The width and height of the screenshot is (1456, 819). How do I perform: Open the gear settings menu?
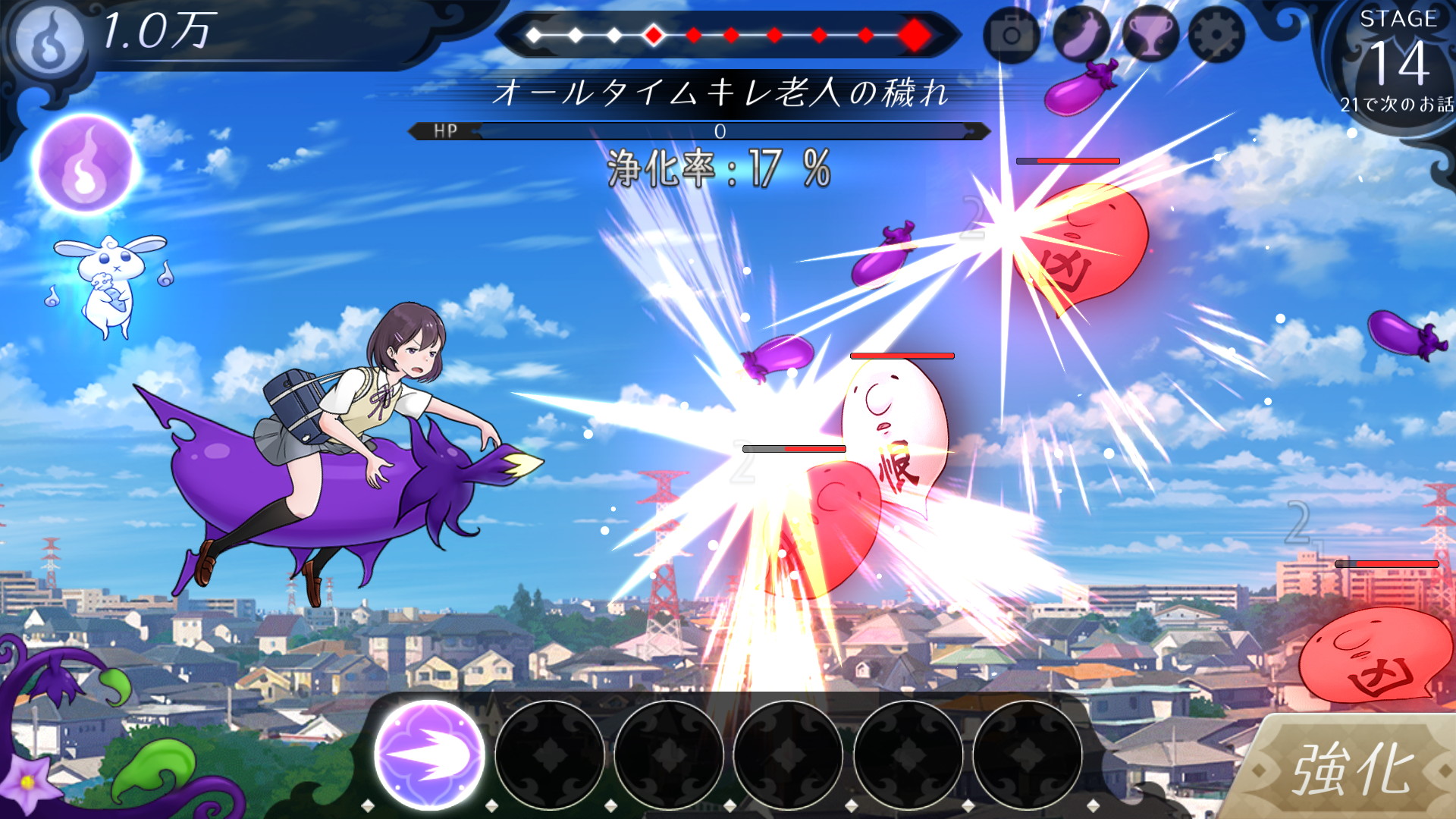pyautogui.click(x=1216, y=35)
